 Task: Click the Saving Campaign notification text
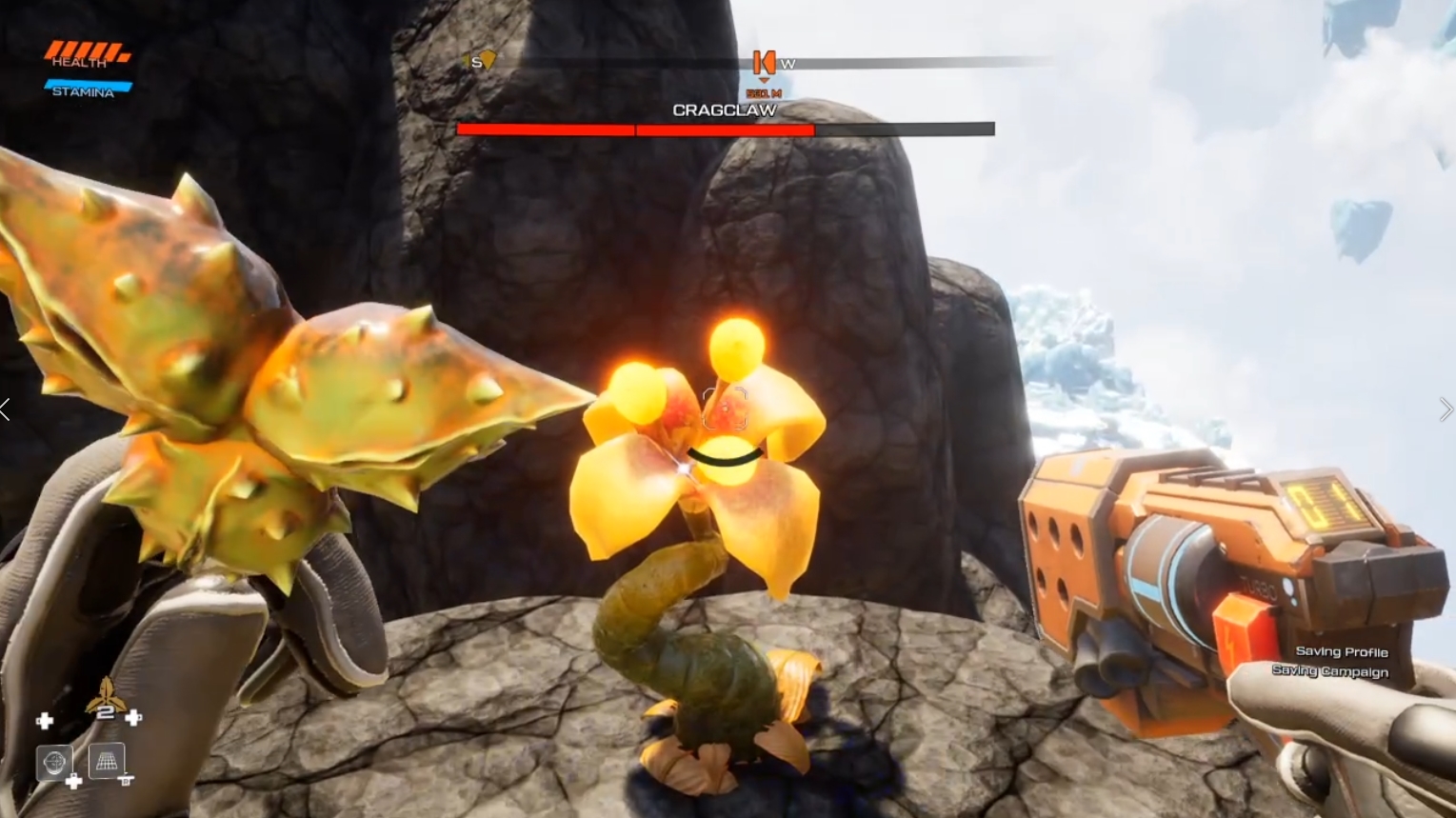[x=1331, y=672]
